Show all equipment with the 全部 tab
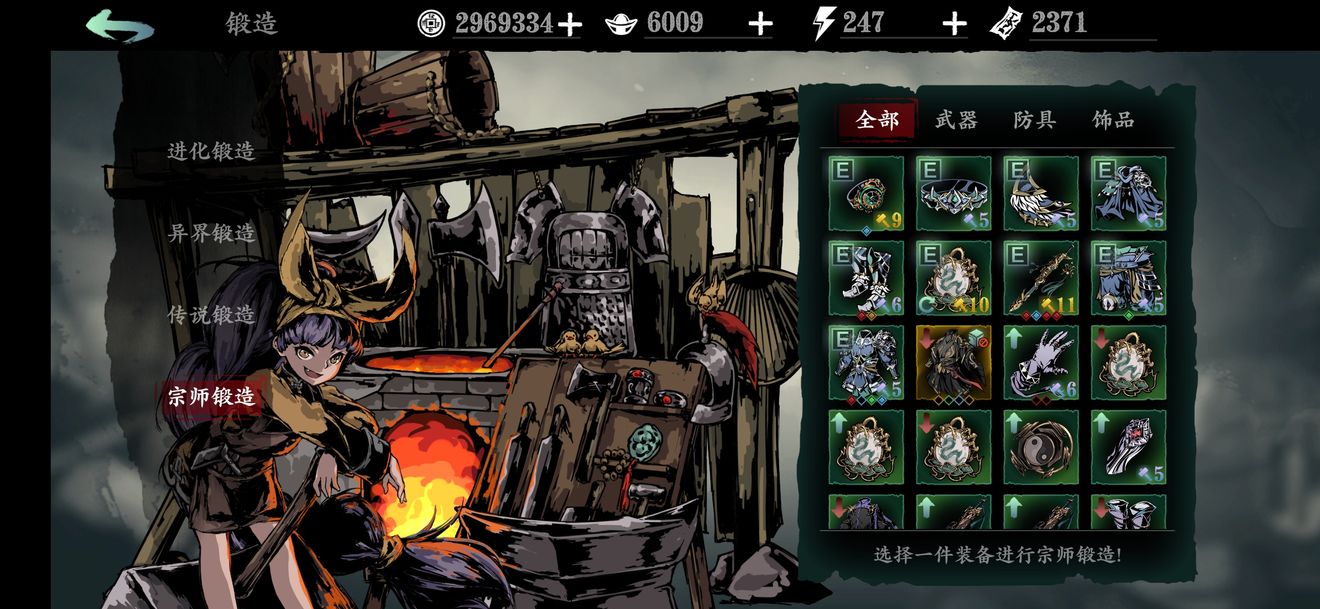1320x609 pixels. (x=878, y=121)
